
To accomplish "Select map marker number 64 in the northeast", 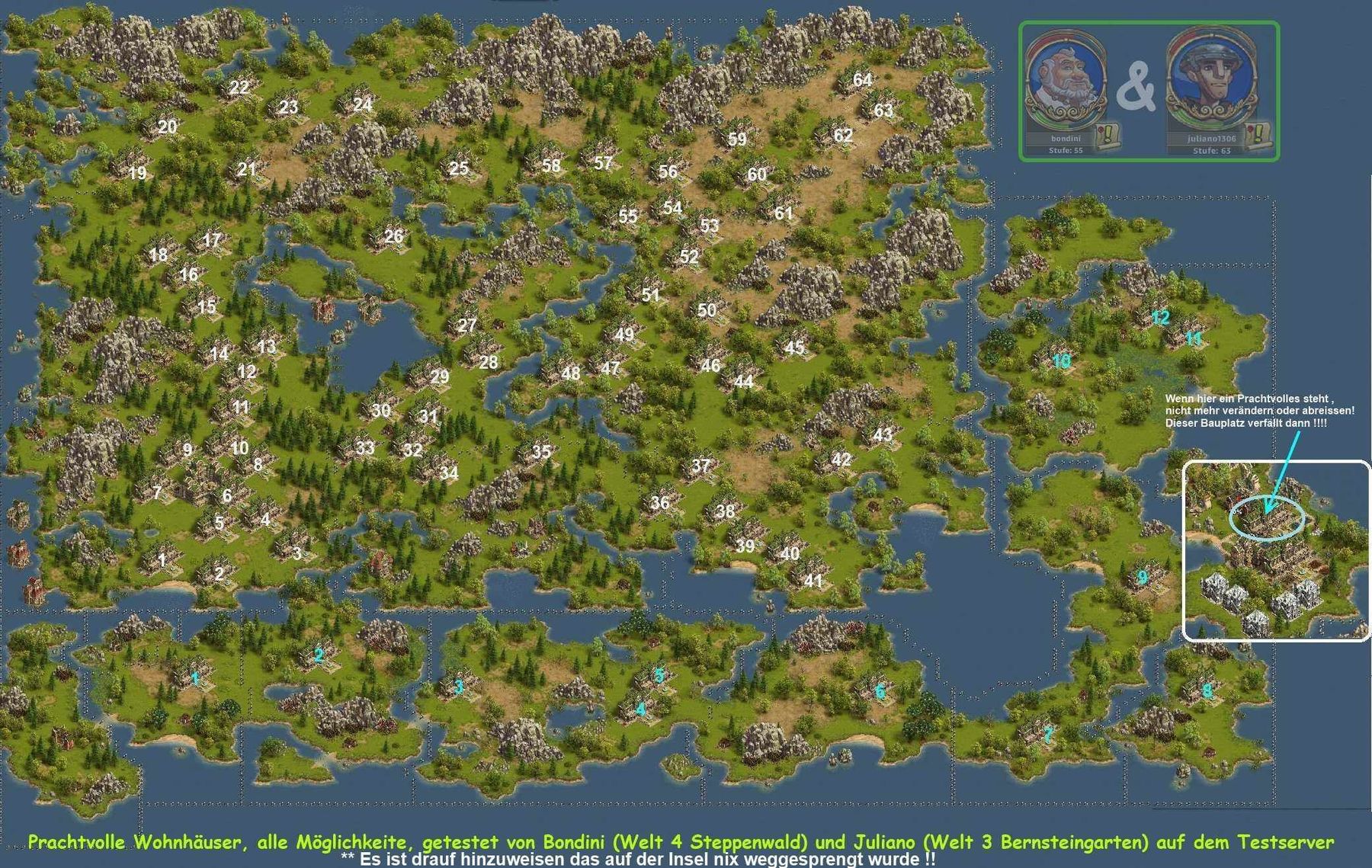I will coord(864,78).
